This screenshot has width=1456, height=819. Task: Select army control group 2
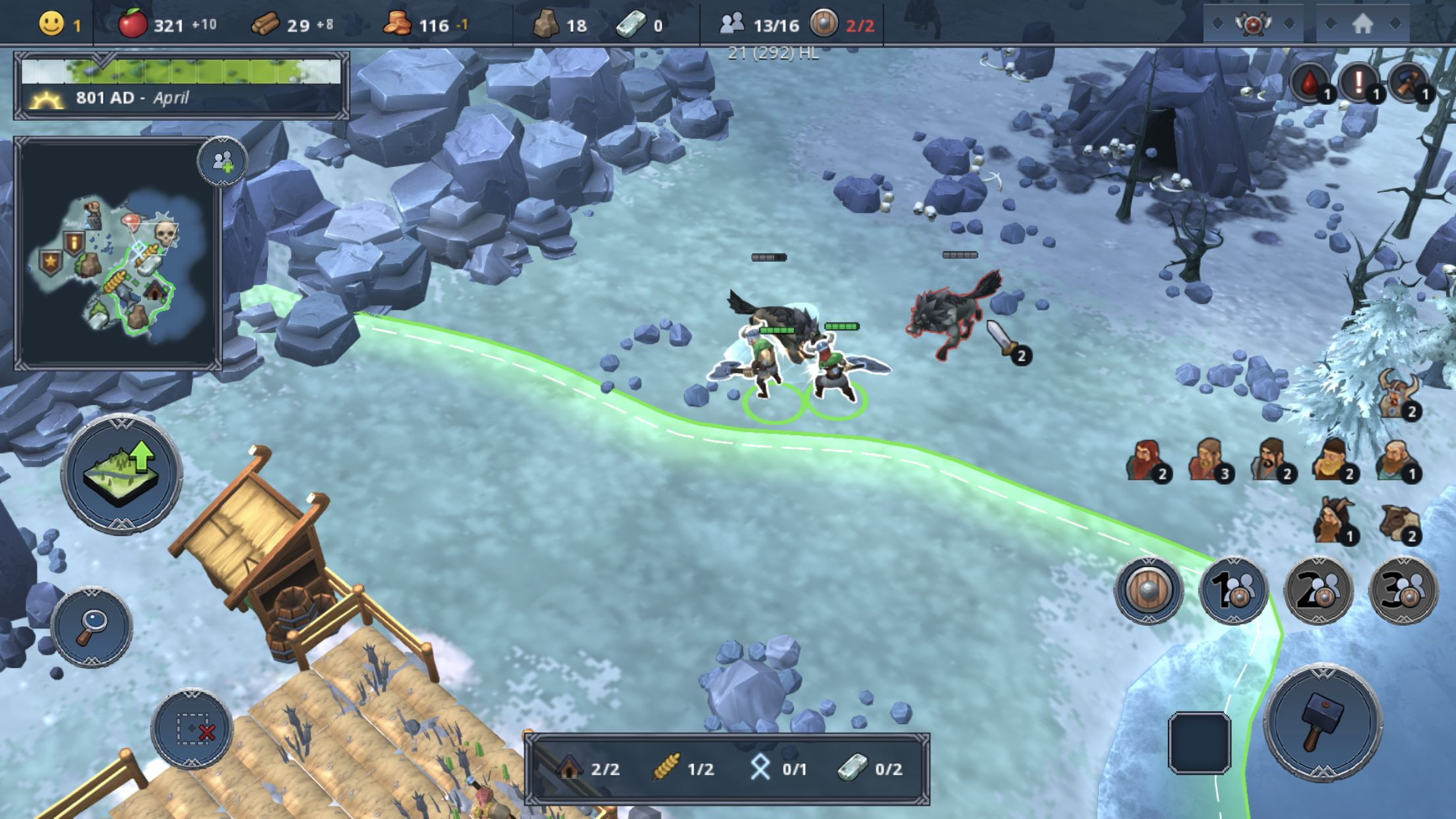coord(1318,590)
